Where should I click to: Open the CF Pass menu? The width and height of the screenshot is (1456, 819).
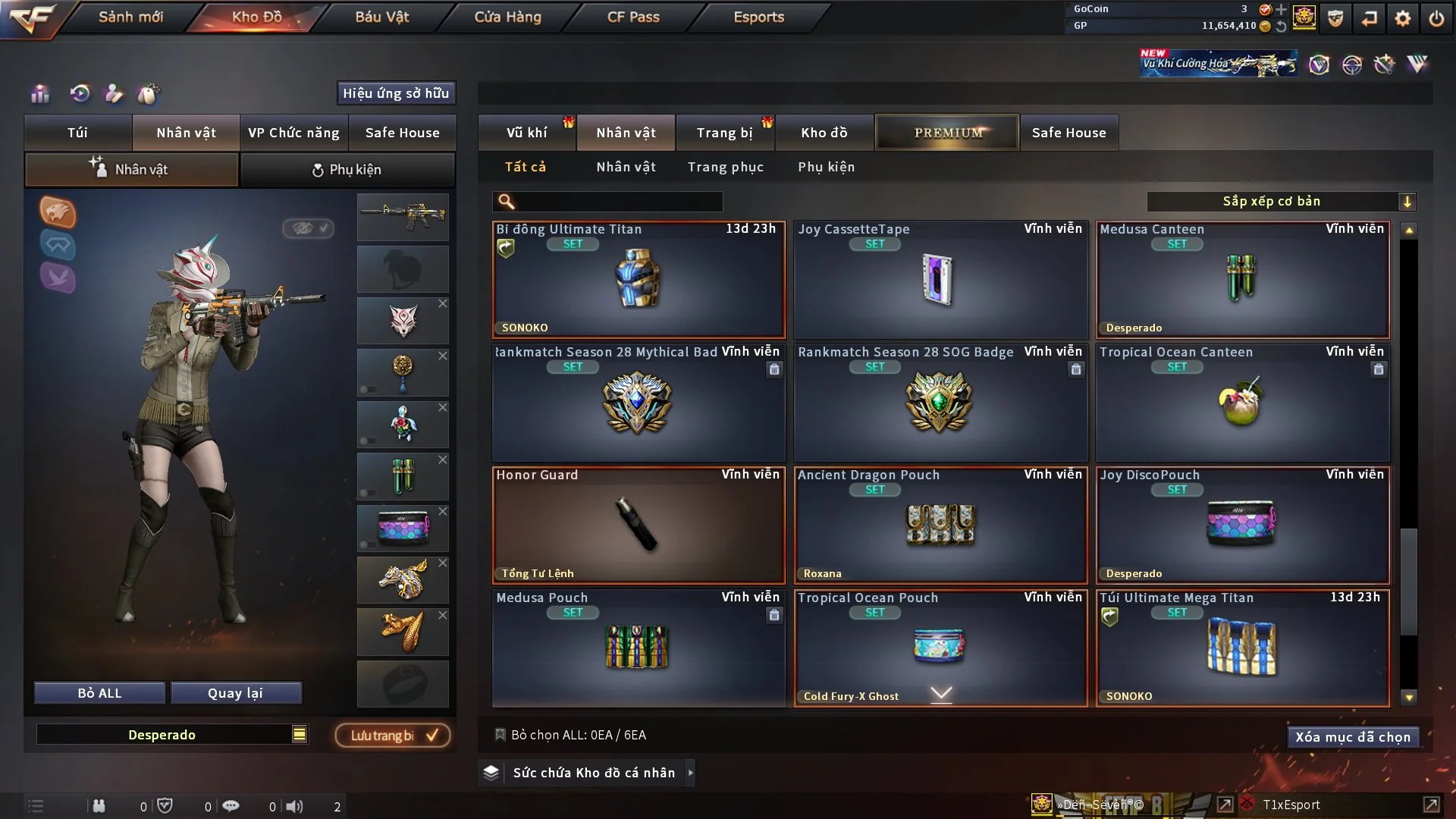[x=633, y=17]
